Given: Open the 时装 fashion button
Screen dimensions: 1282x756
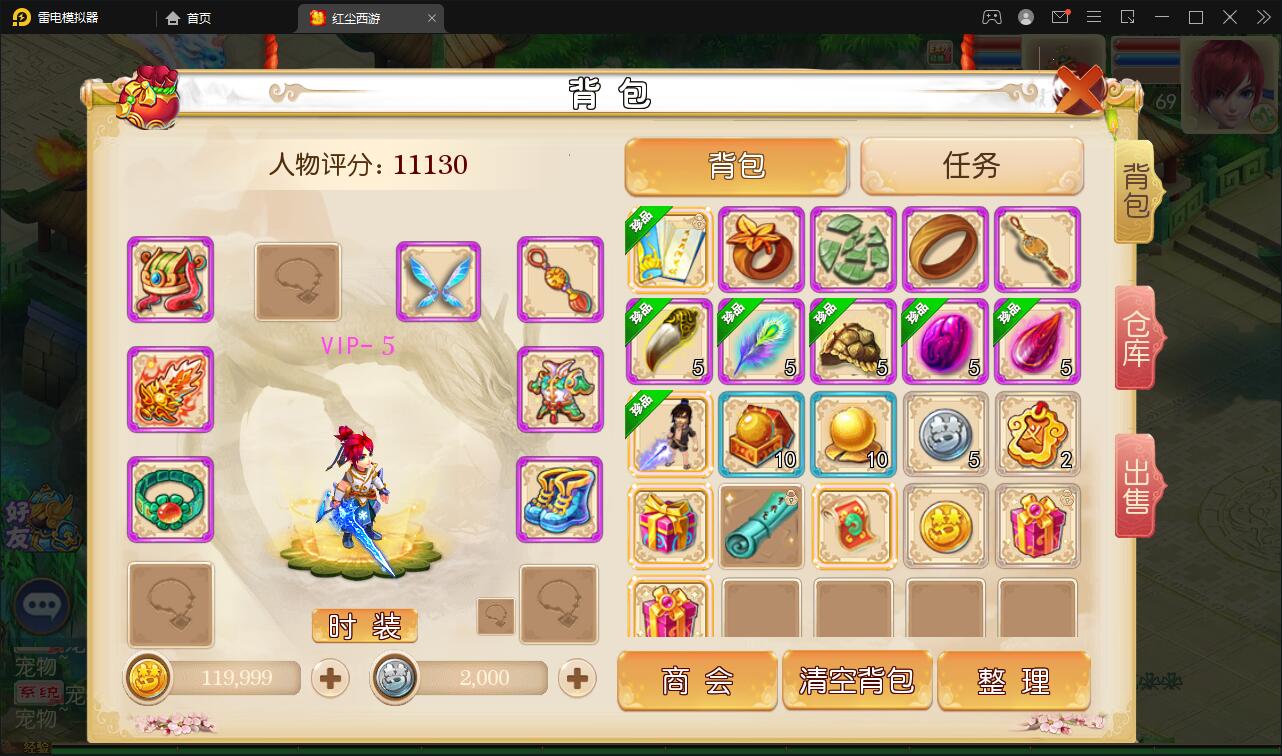Looking at the screenshot, I should pyautogui.click(x=364, y=626).
